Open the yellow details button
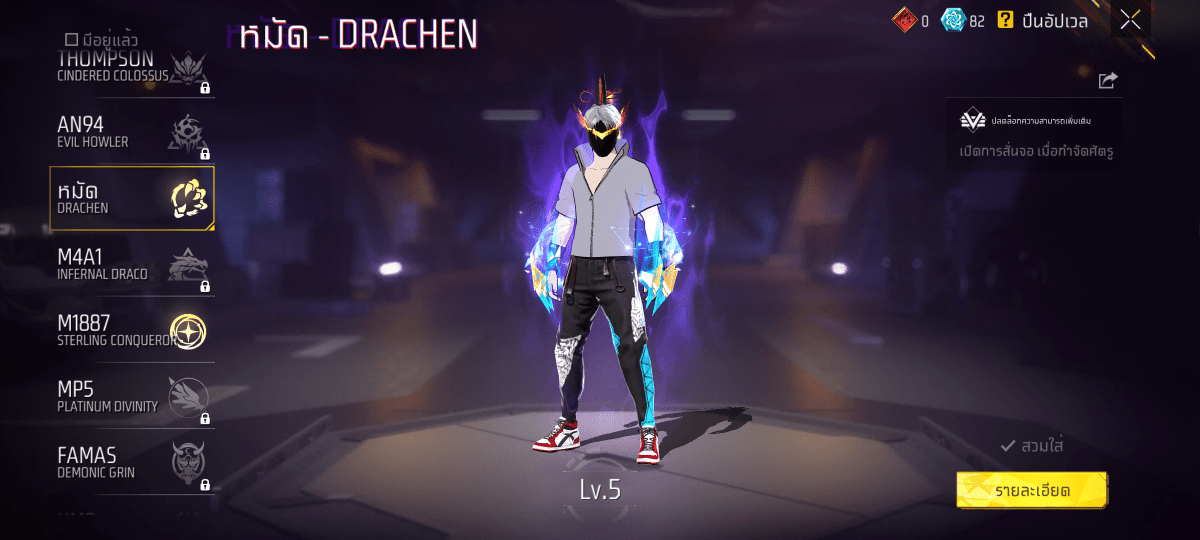 point(1032,490)
